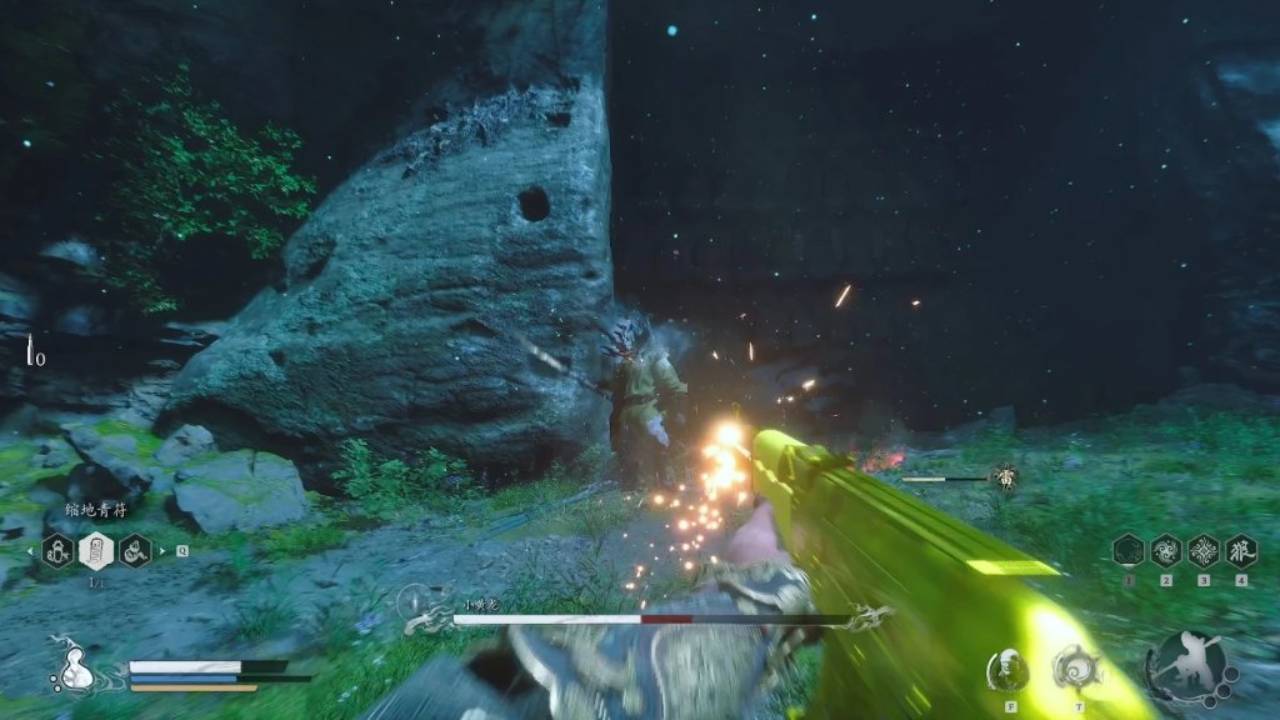Select the spell in hexagonal slot 1
The height and width of the screenshot is (720, 1280).
point(1127,550)
